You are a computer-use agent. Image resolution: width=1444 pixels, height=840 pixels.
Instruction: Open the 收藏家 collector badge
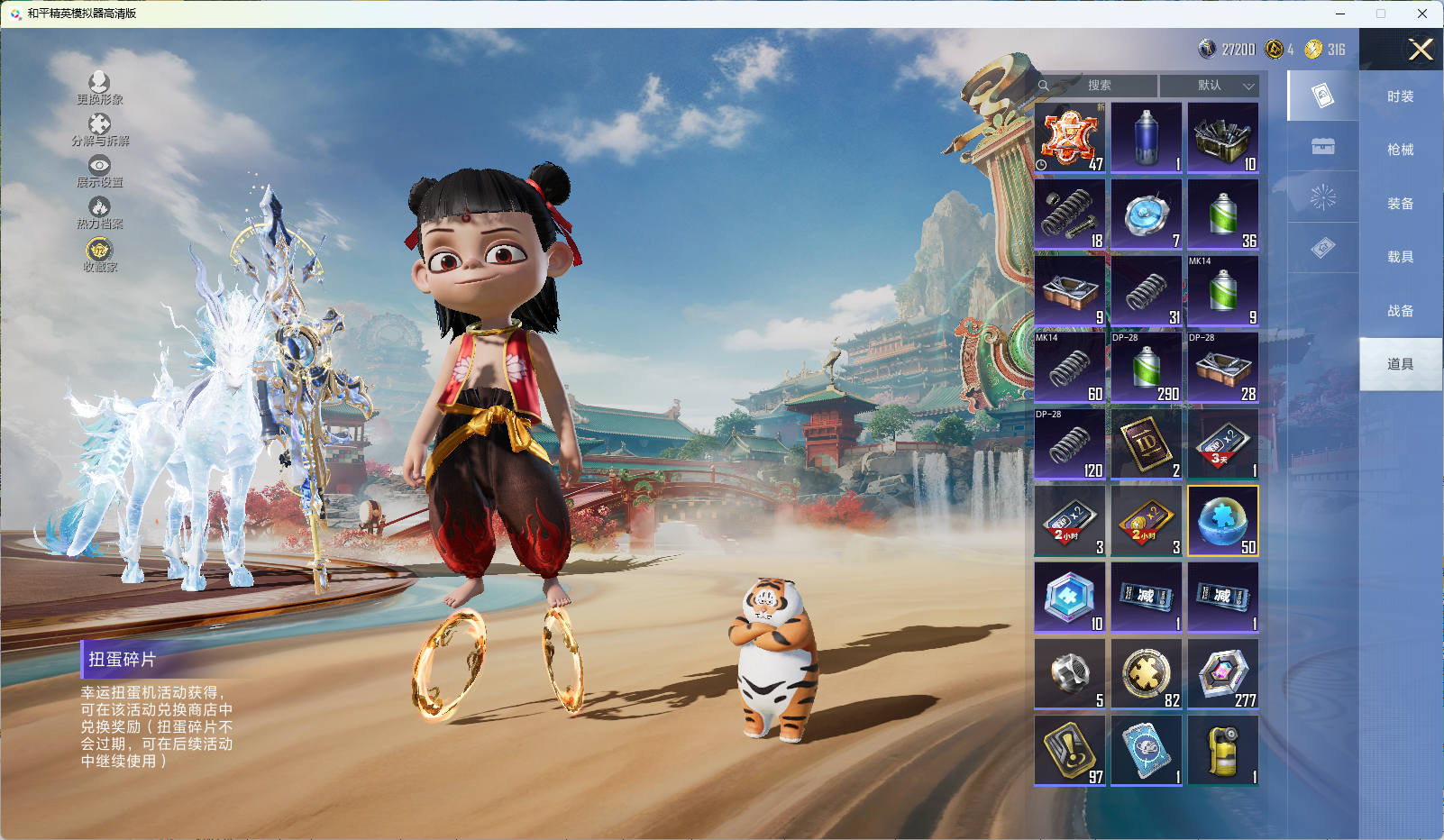point(99,255)
